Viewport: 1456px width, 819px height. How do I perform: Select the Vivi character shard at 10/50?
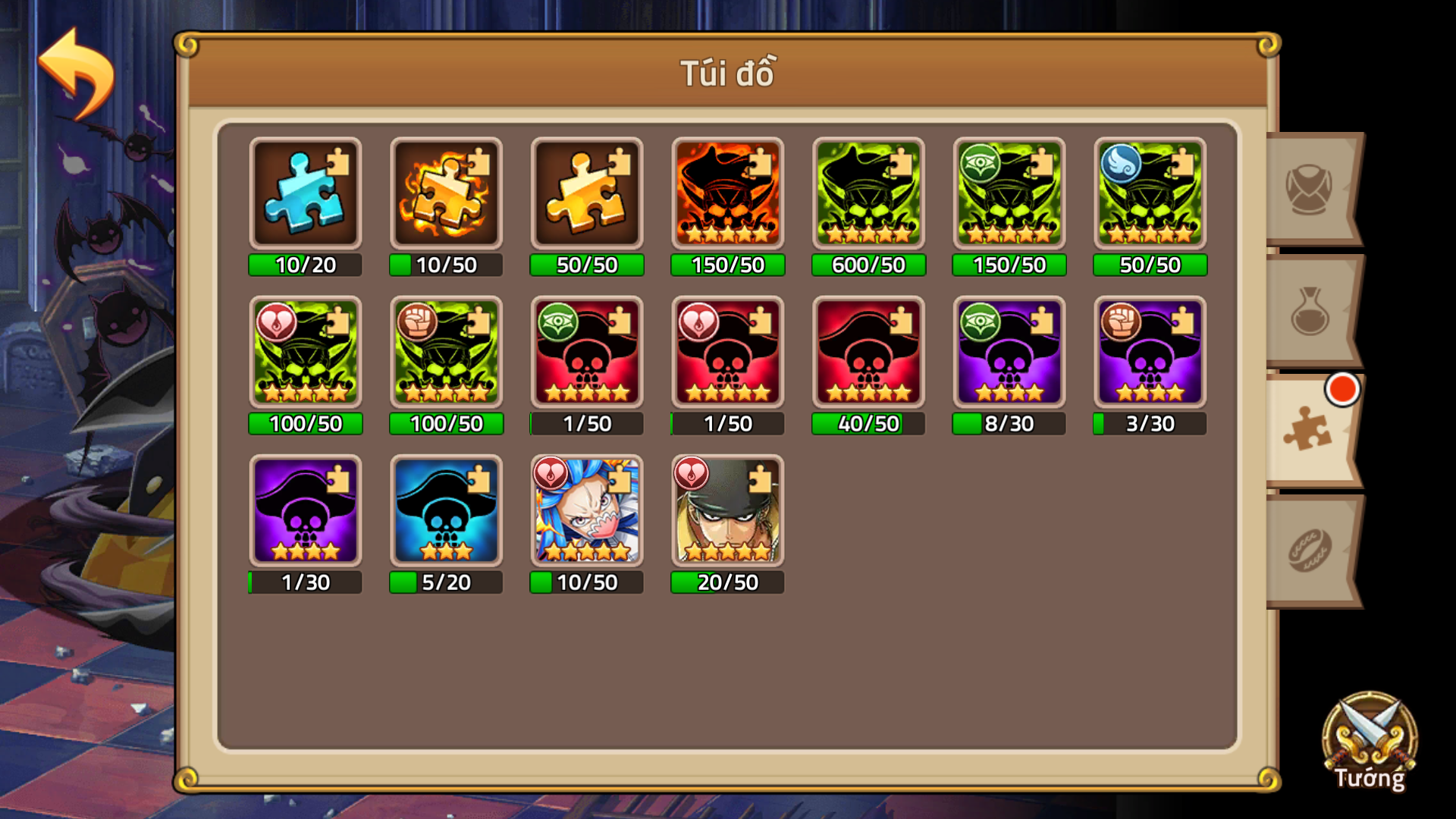(586, 512)
